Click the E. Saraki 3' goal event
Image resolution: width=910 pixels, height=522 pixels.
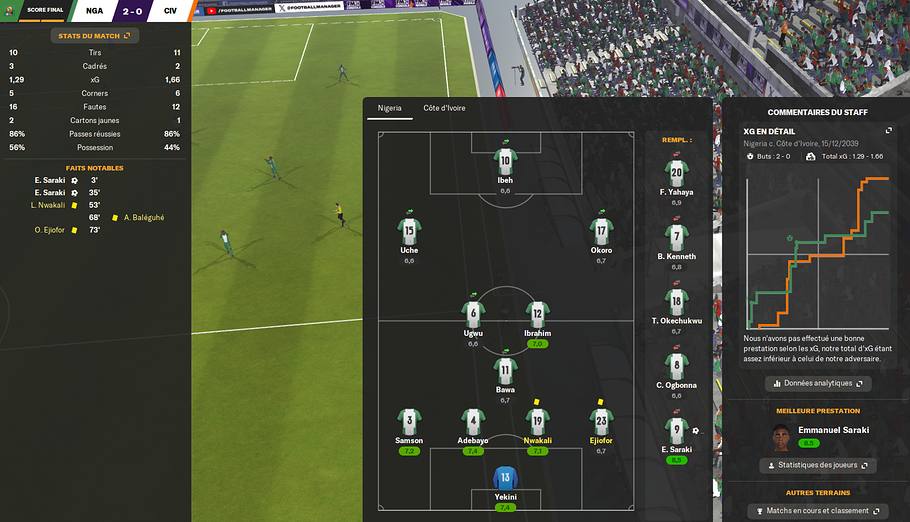click(50, 180)
